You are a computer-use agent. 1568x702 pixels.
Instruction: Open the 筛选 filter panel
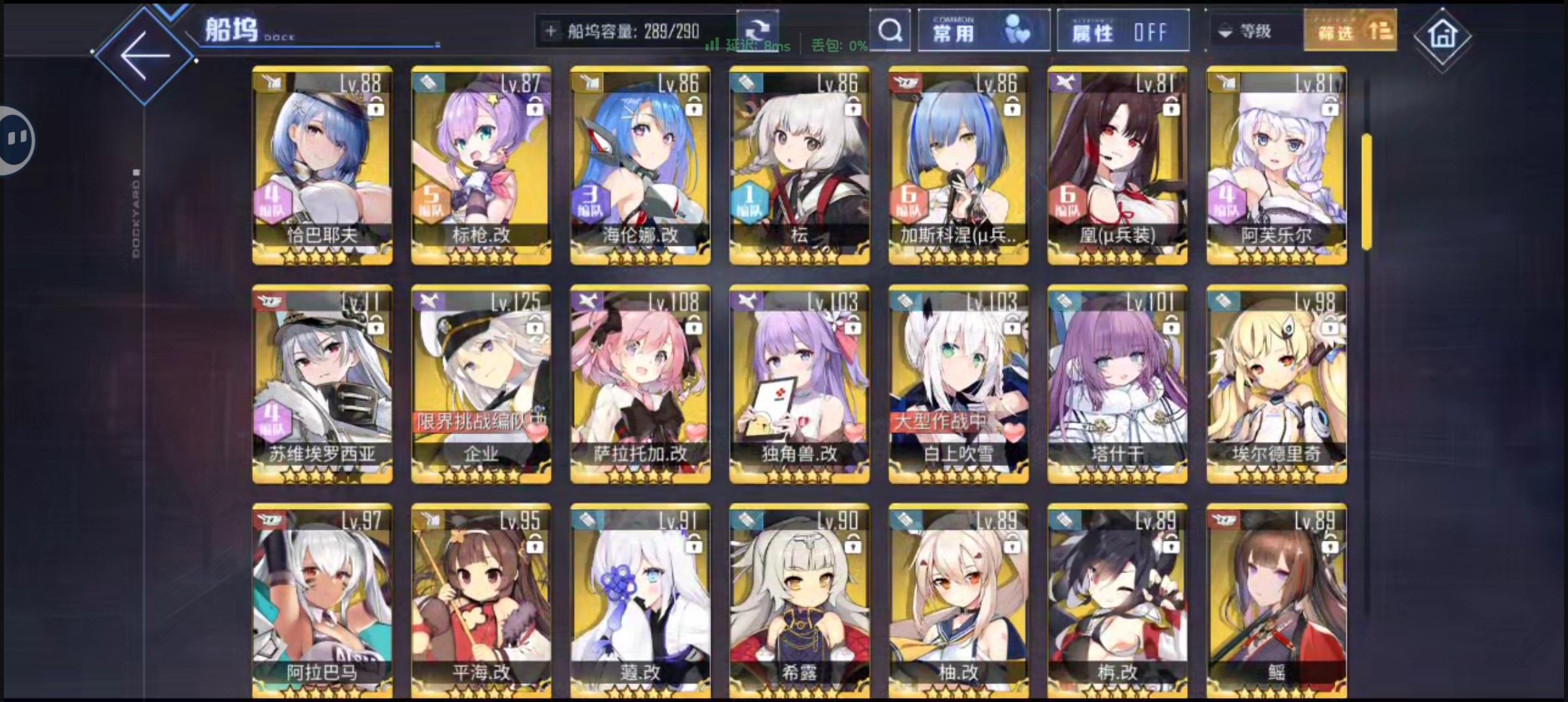[1349, 30]
